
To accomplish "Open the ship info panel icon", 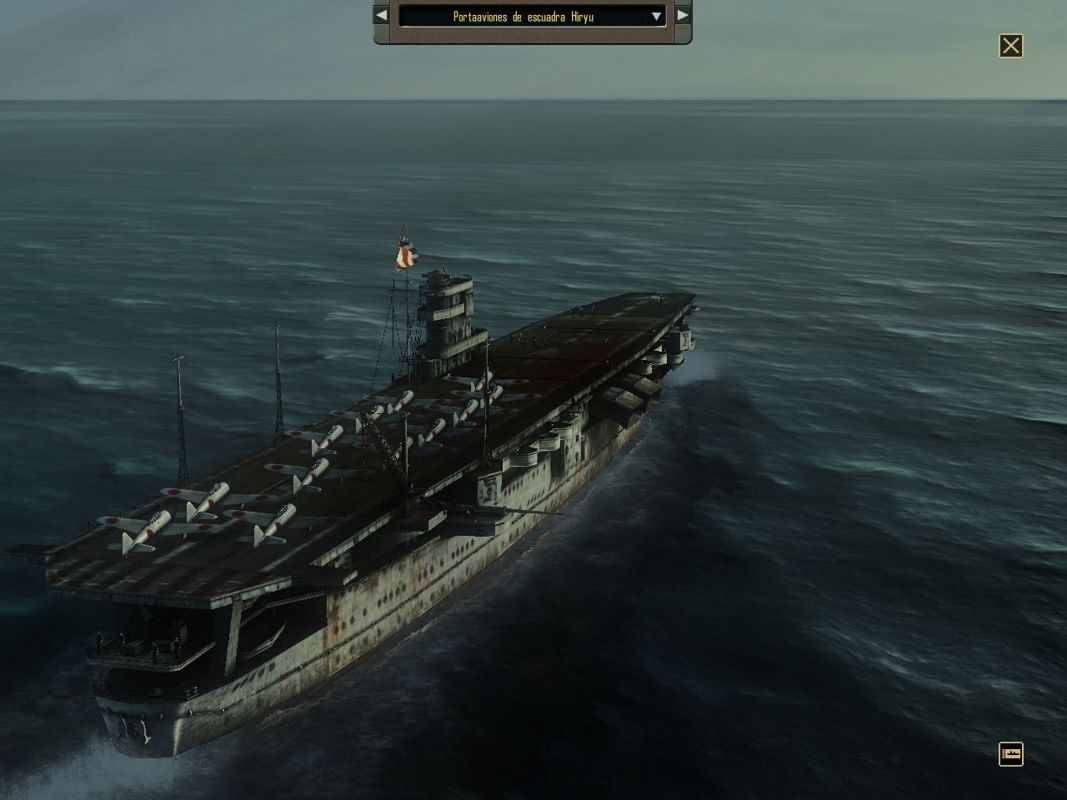I will [x=1010, y=754].
